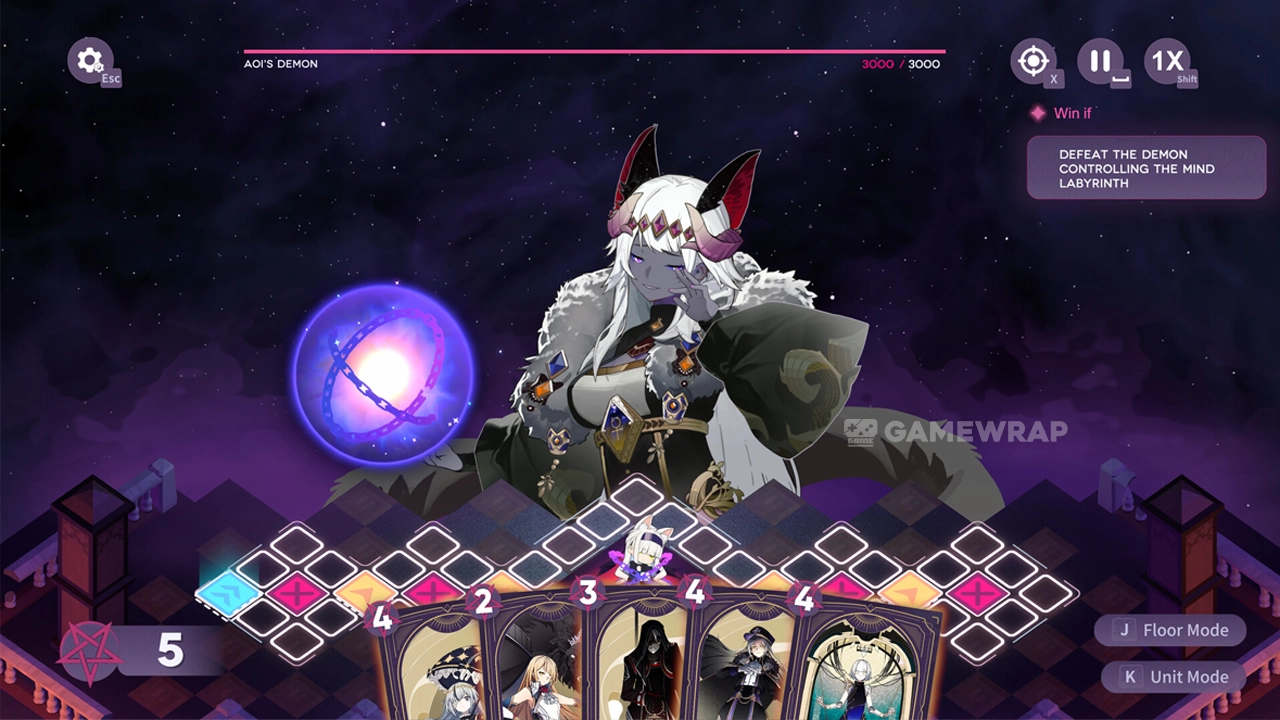Toggle the 1X game speed
The width and height of the screenshot is (1280, 720).
tap(1167, 60)
